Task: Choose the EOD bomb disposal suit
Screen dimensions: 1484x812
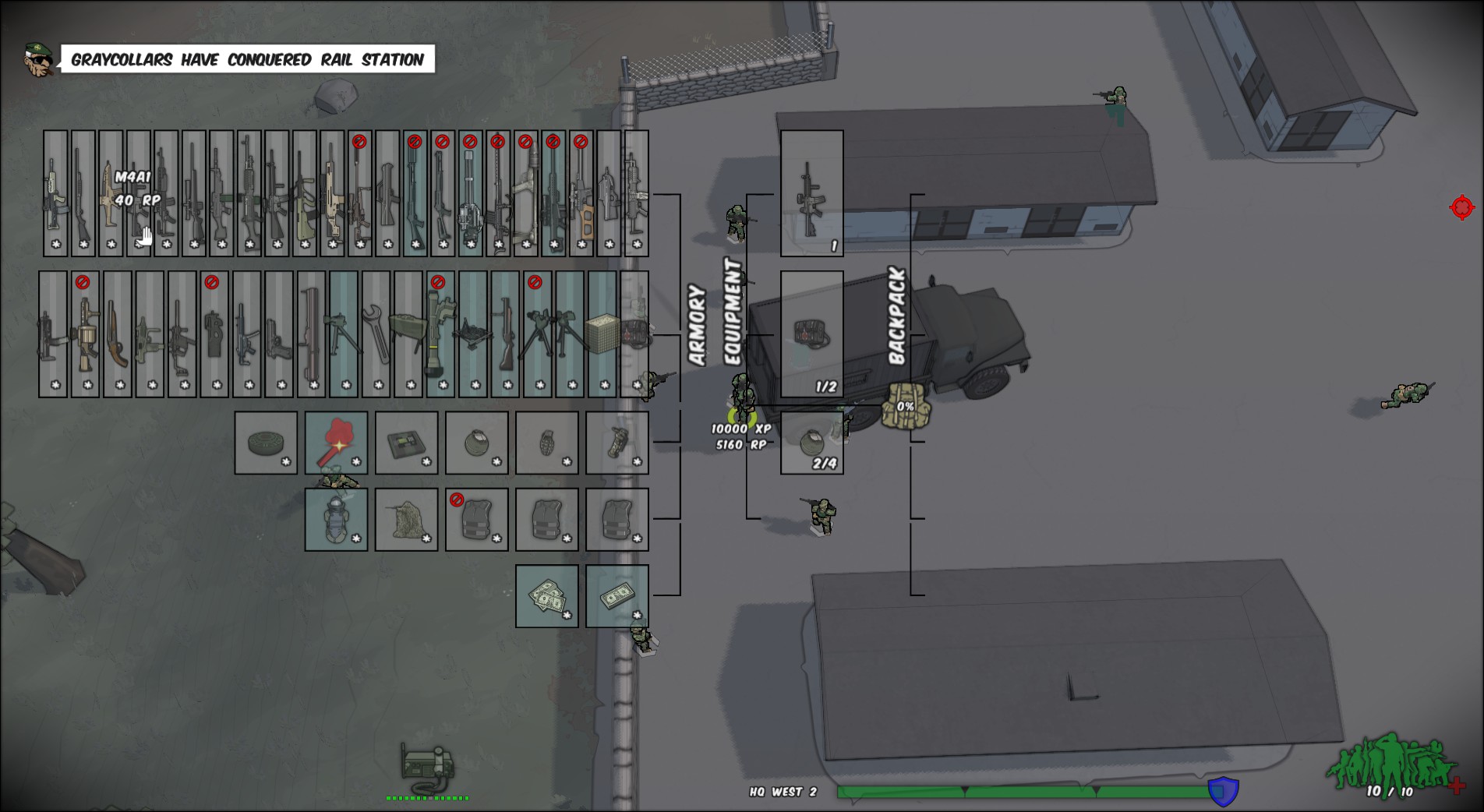Action: point(335,518)
